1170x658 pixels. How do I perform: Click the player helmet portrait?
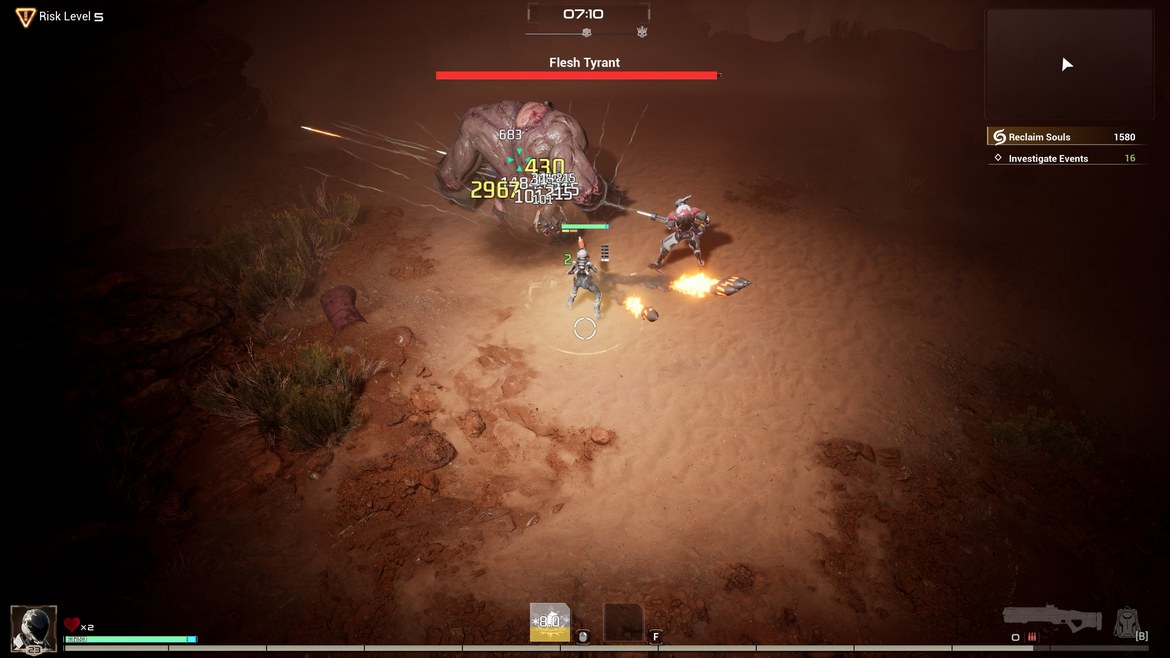point(33,628)
